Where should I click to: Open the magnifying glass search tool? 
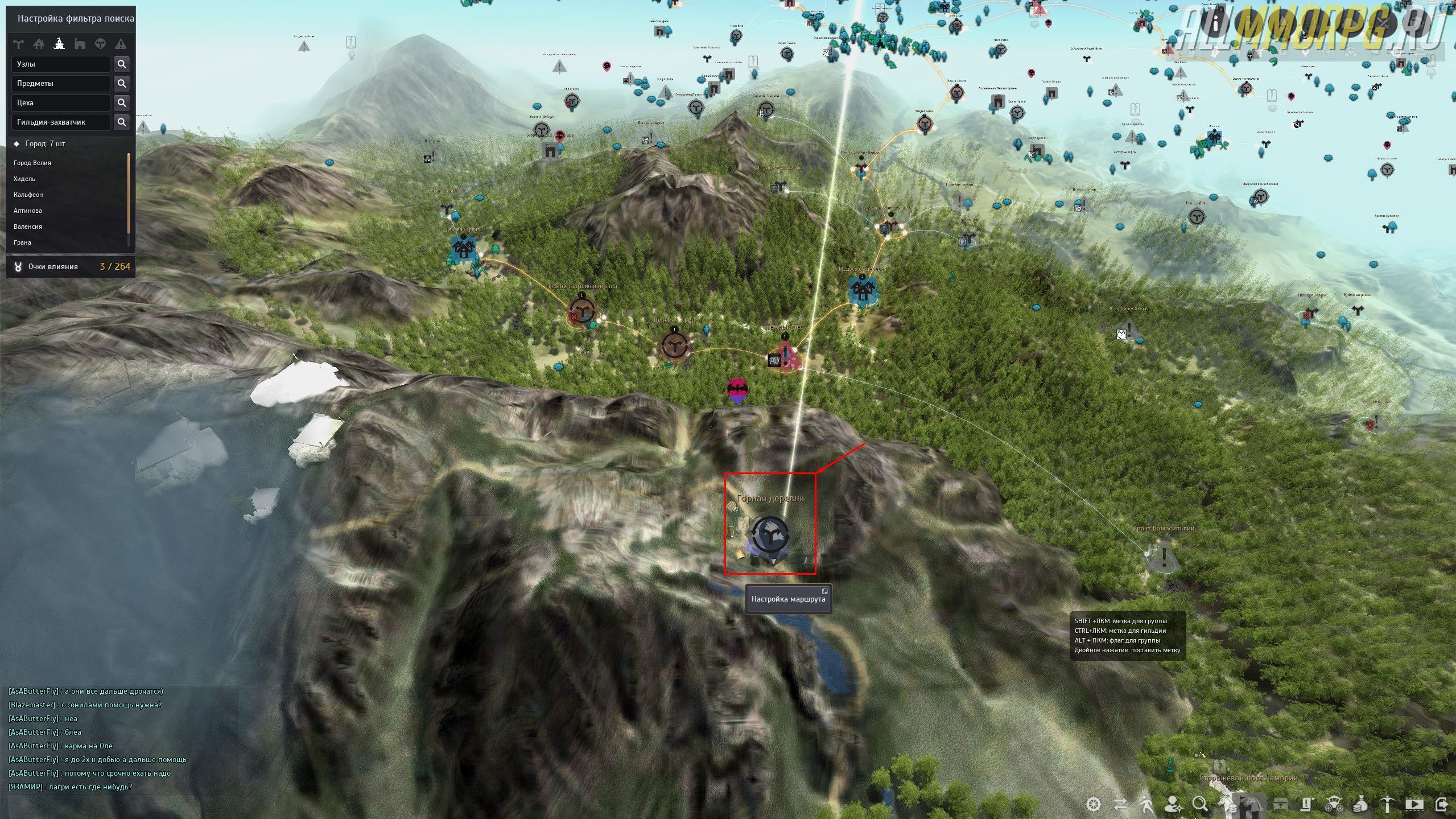click(1200, 804)
